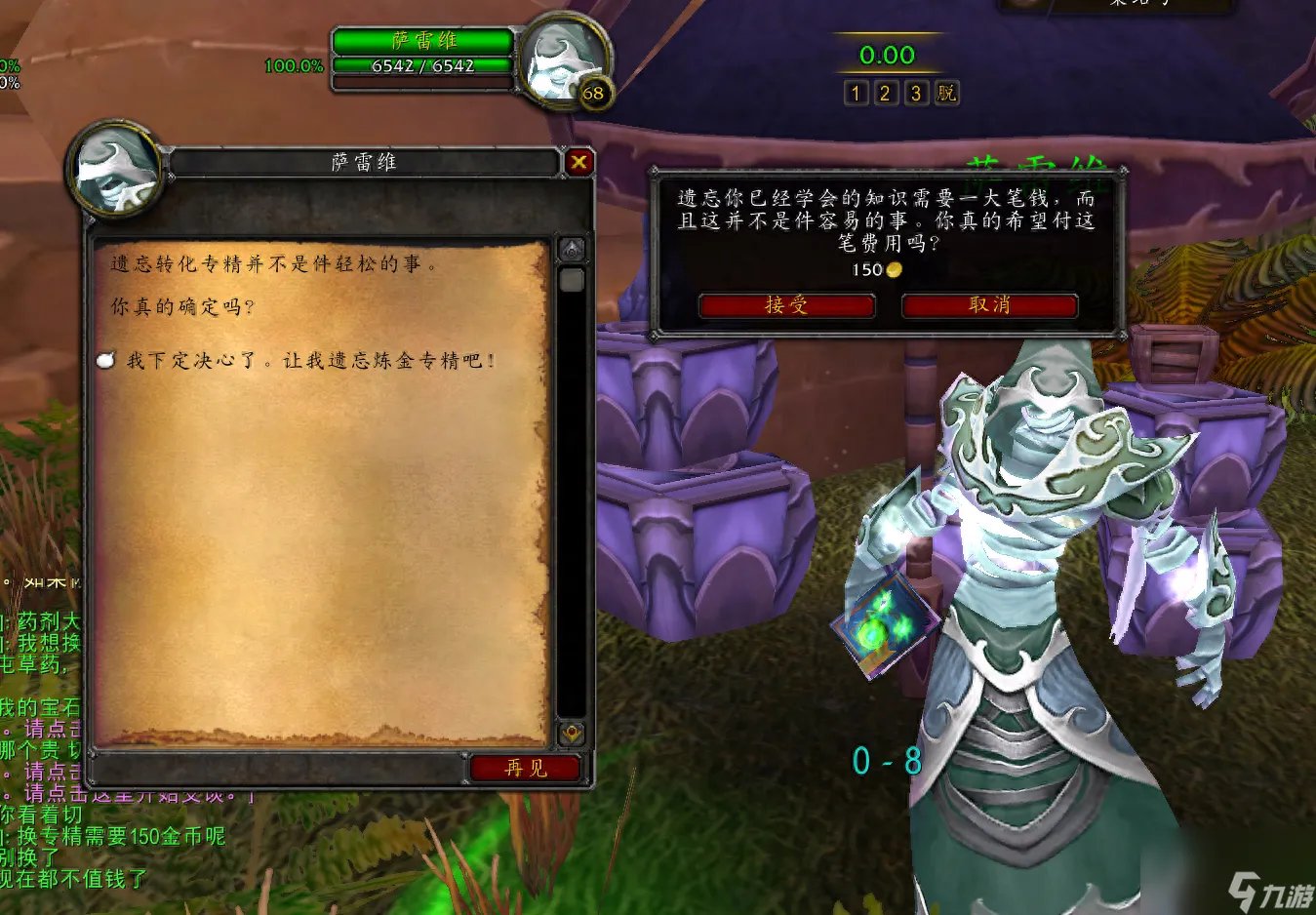Click the number 1 button under timer
1316x915 pixels.
[856, 94]
